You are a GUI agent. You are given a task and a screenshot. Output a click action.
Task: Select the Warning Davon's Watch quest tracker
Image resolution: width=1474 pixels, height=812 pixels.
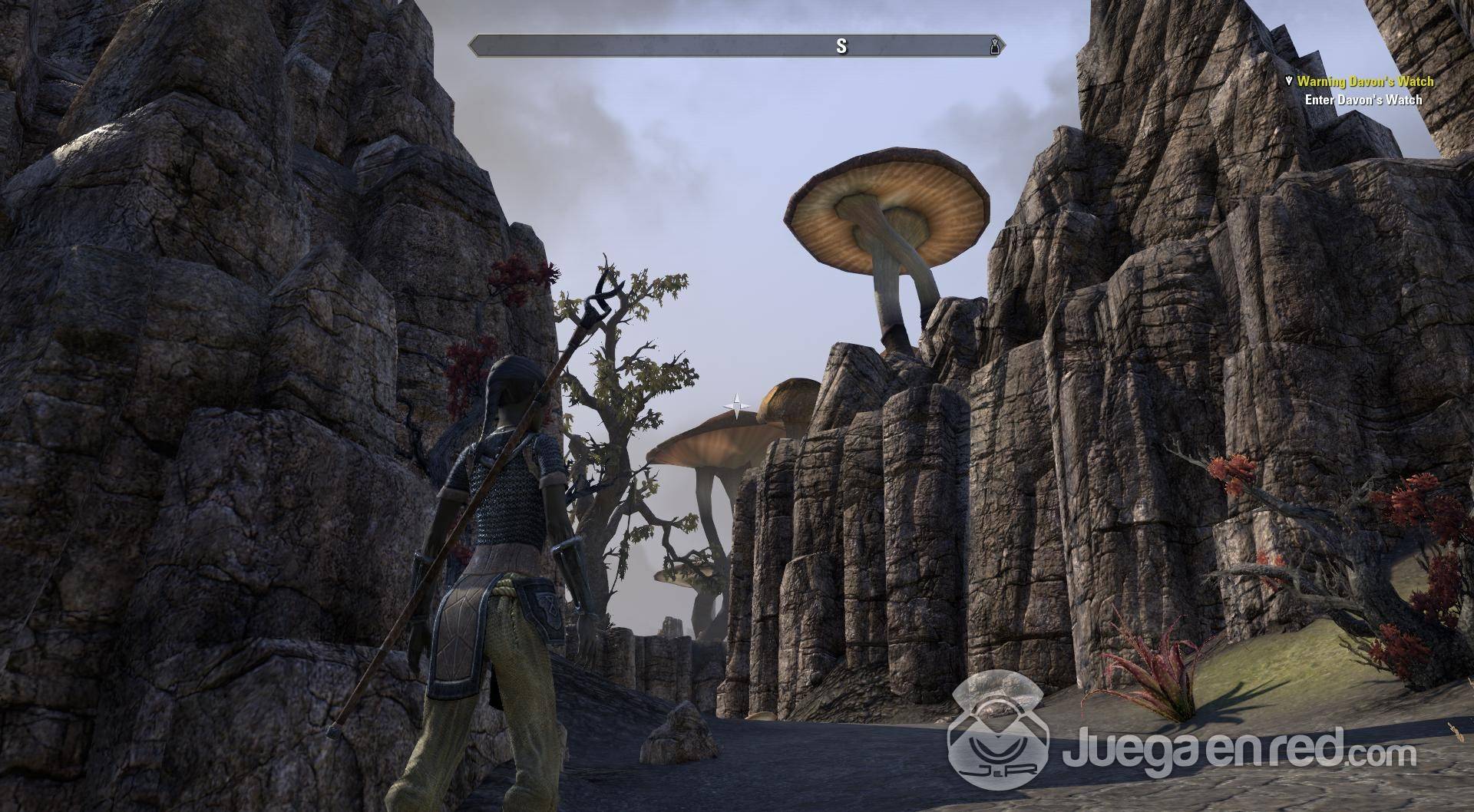click(1364, 81)
